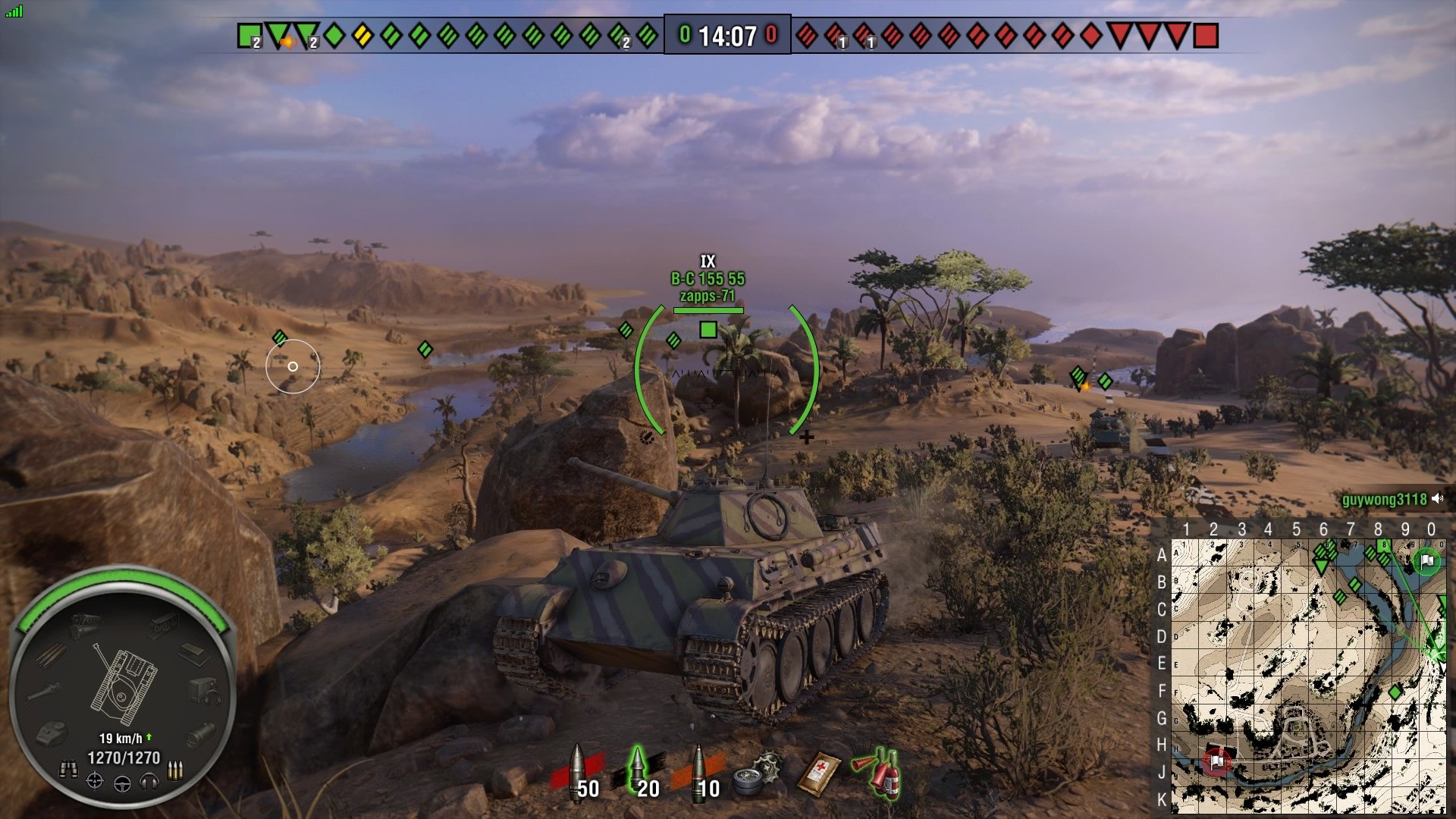1456x819 pixels.
Task: Click the binoculars crew icon in damage panel
Action: coord(68,770)
